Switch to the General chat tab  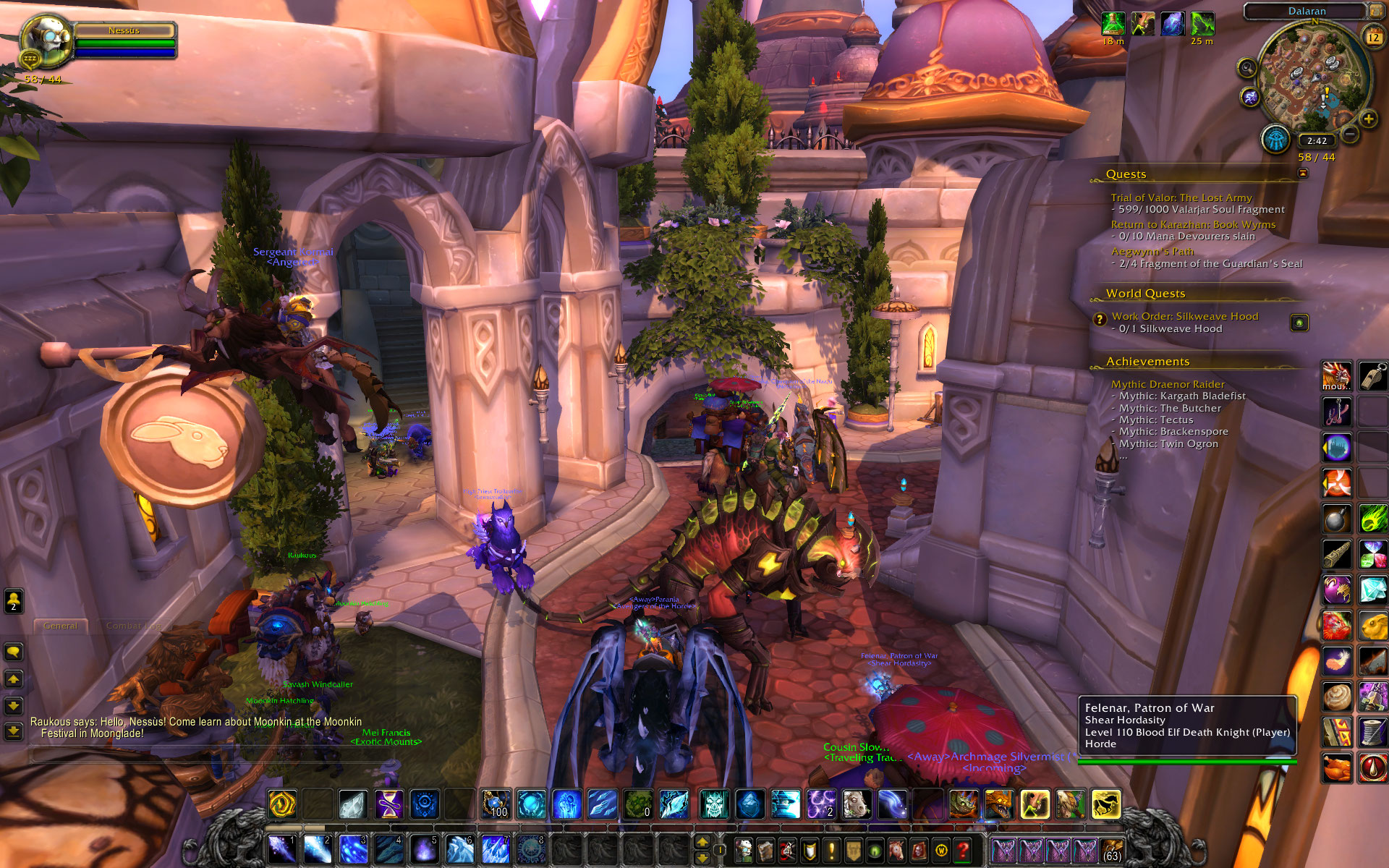click(61, 626)
